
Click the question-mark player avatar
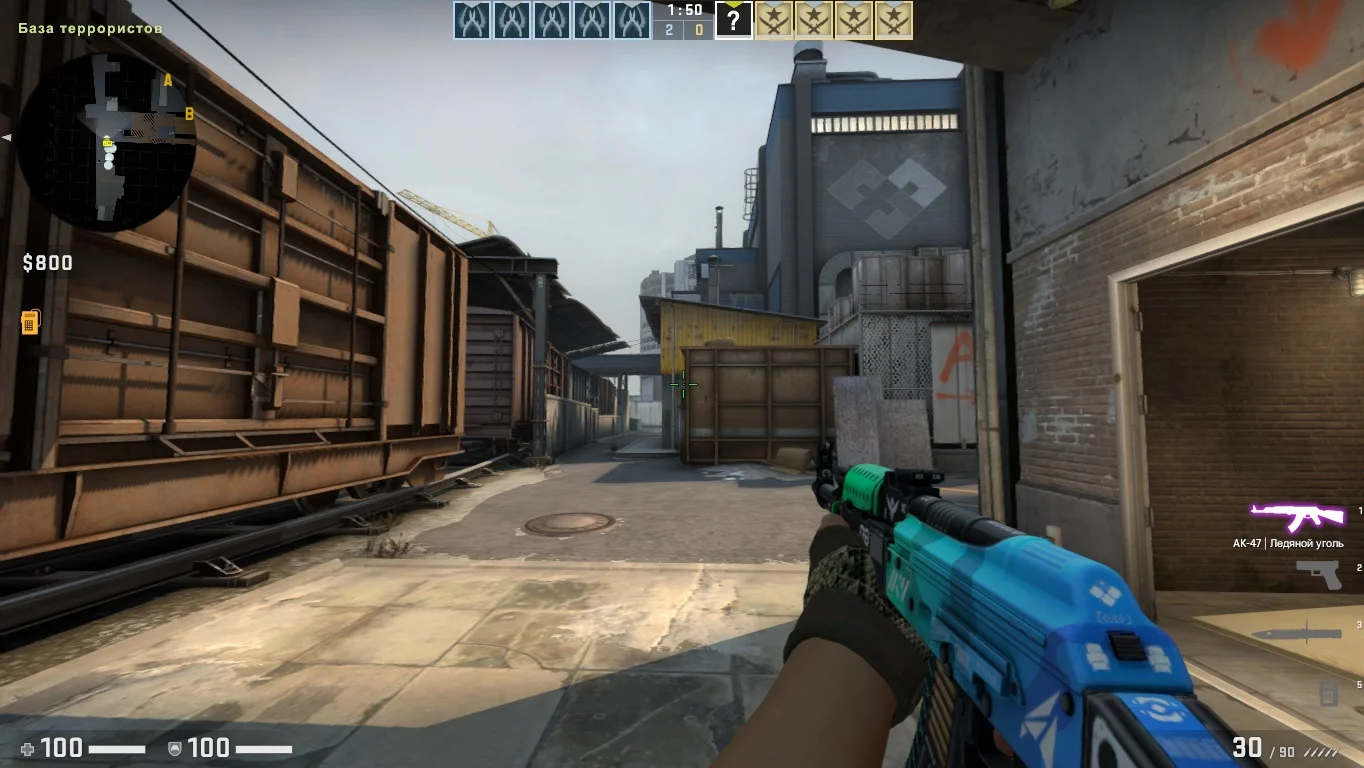(x=733, y=20)
